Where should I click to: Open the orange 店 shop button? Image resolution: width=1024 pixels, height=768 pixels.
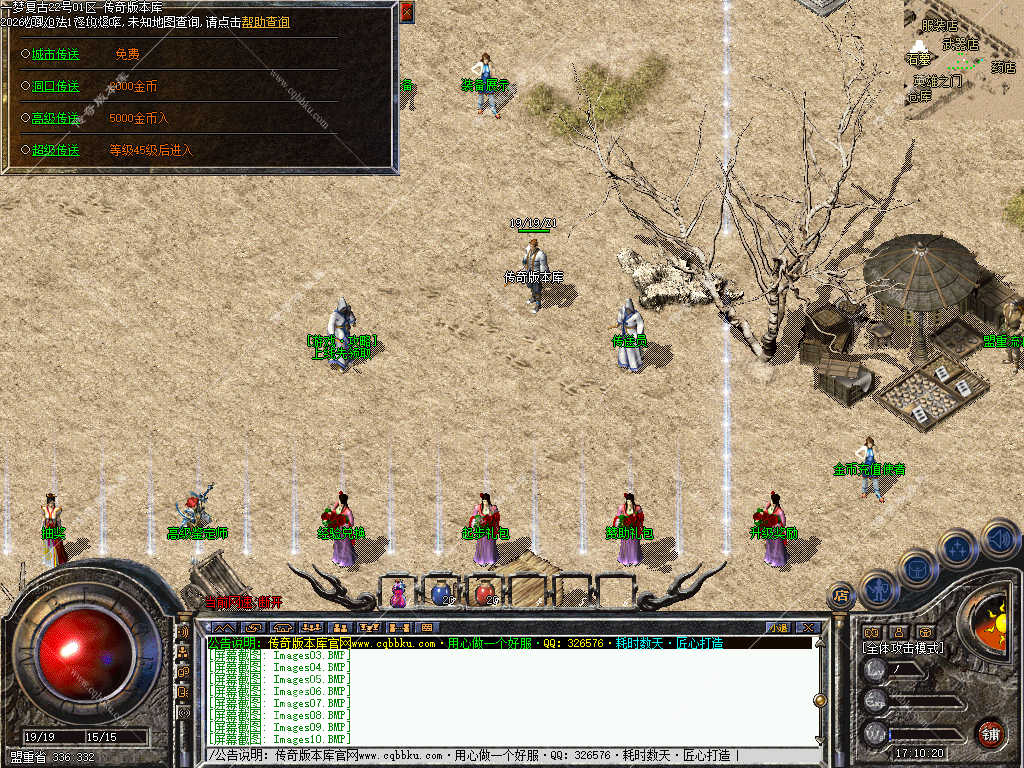point(841,596)
